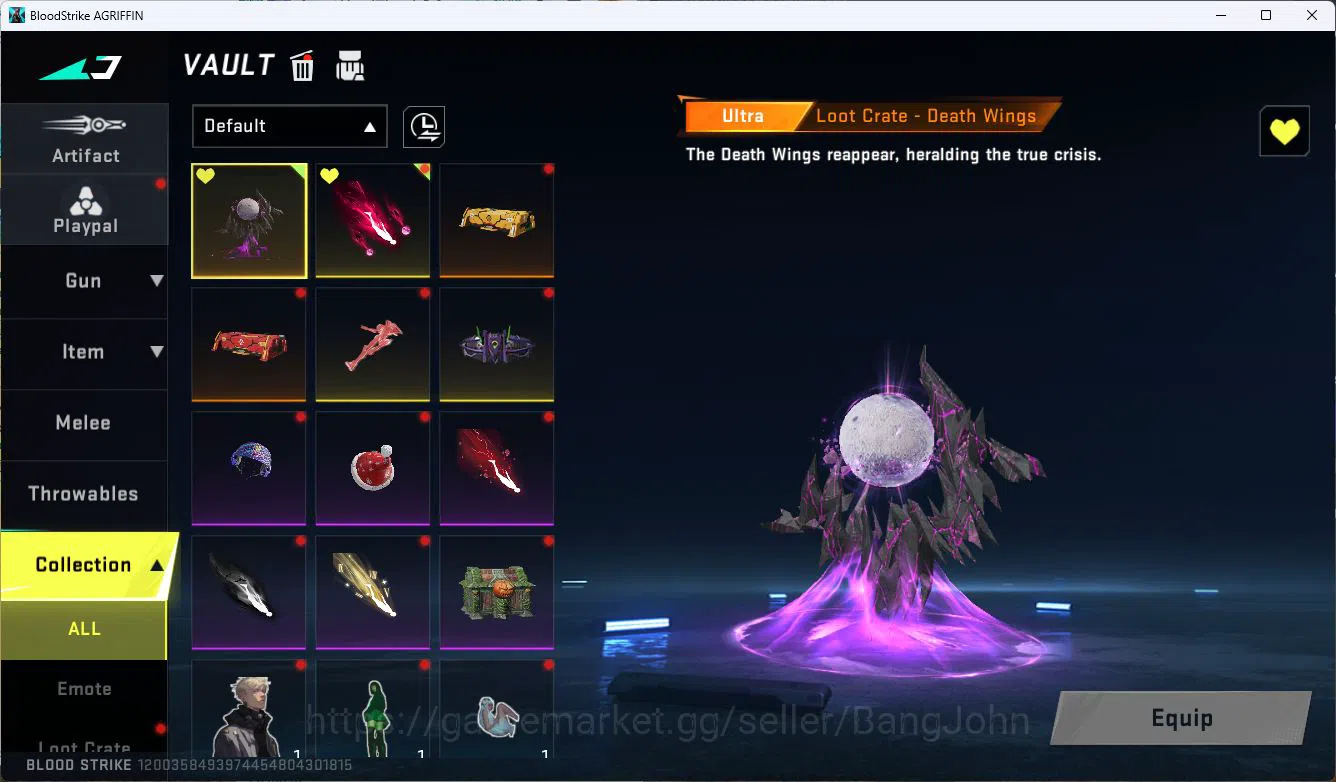Viewport: 1336px width, 782px height.
Task: Select the Artifact icon in the sidebar
Action: 85,137
